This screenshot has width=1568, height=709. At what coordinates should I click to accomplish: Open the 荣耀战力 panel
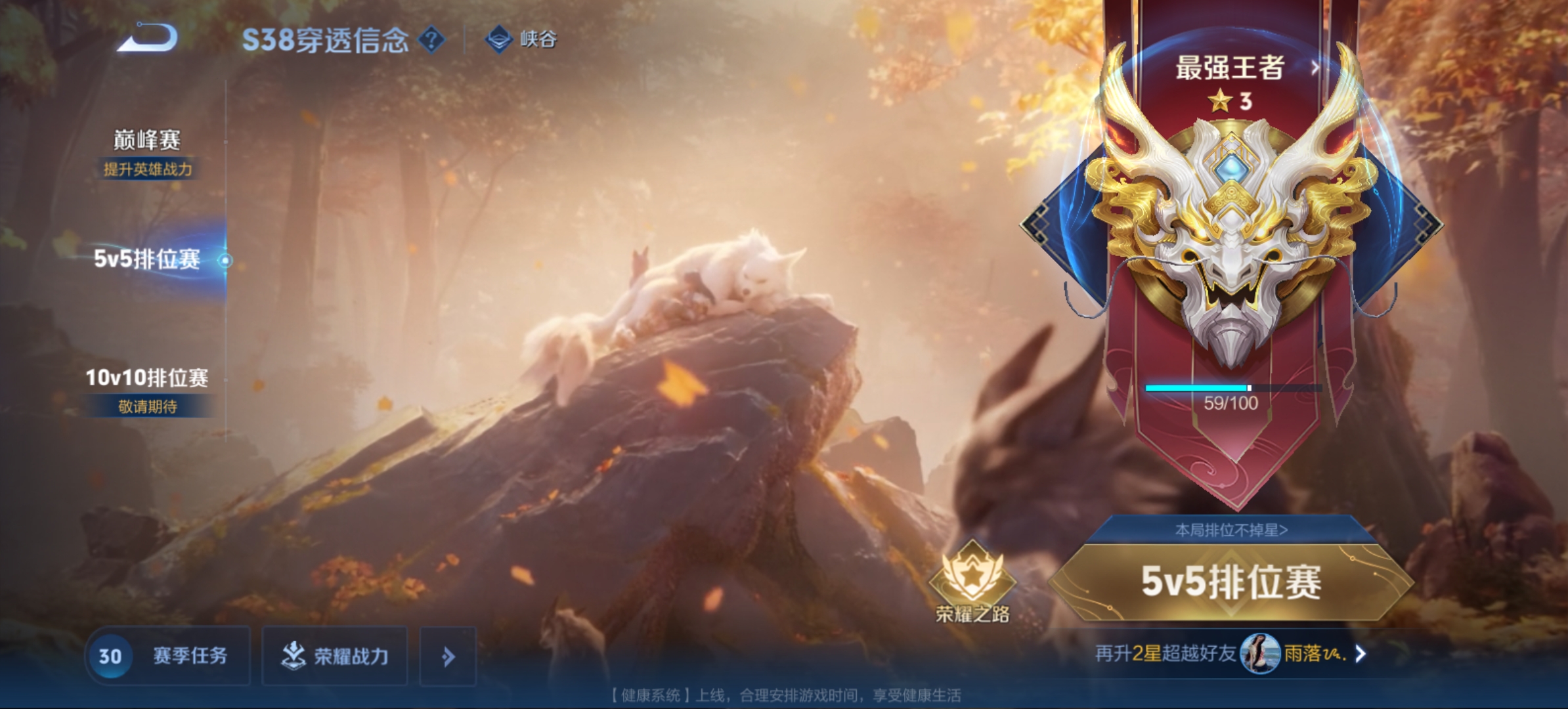[x=335, y=656]
